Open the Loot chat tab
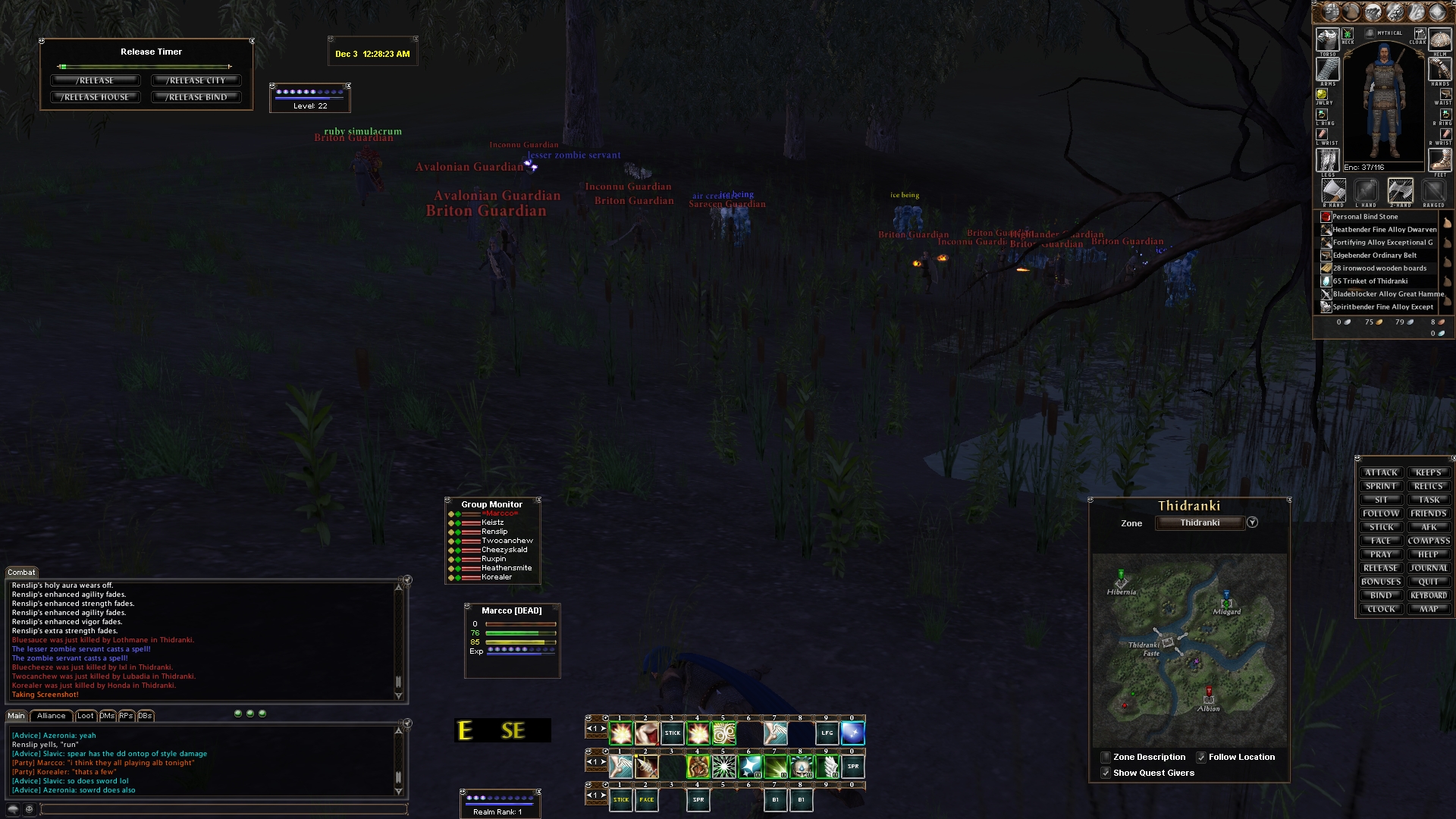The image size is (1456, 819). click(86, 716)
